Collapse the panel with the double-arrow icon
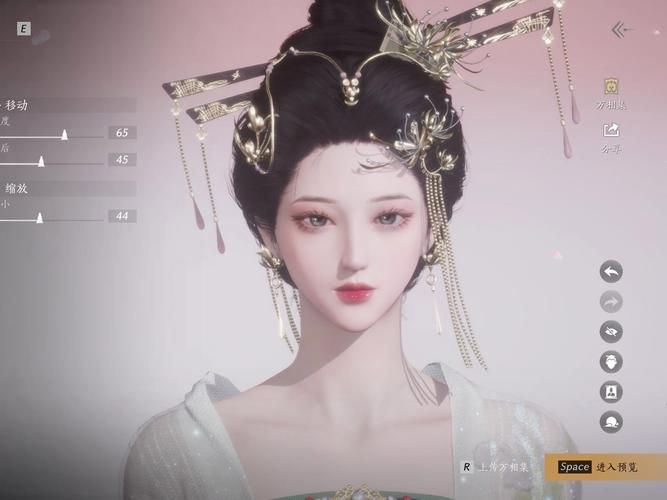 point(624,29)
